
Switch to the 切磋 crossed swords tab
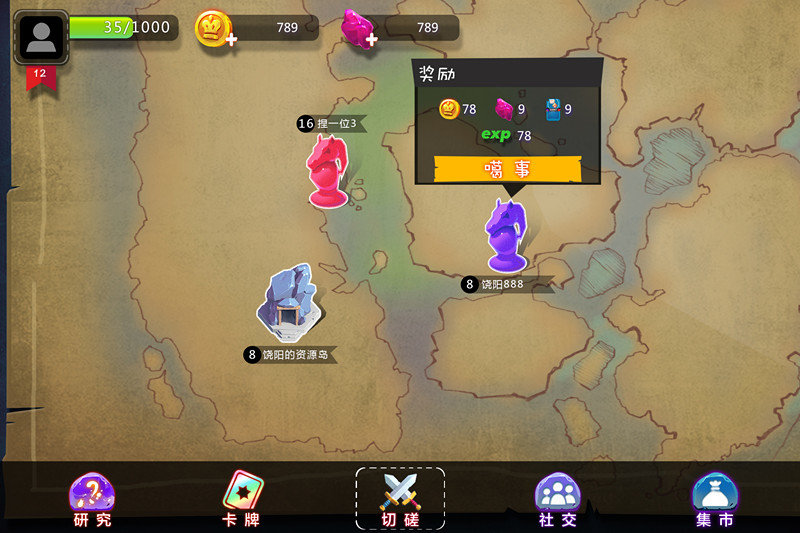click(400, 499)
